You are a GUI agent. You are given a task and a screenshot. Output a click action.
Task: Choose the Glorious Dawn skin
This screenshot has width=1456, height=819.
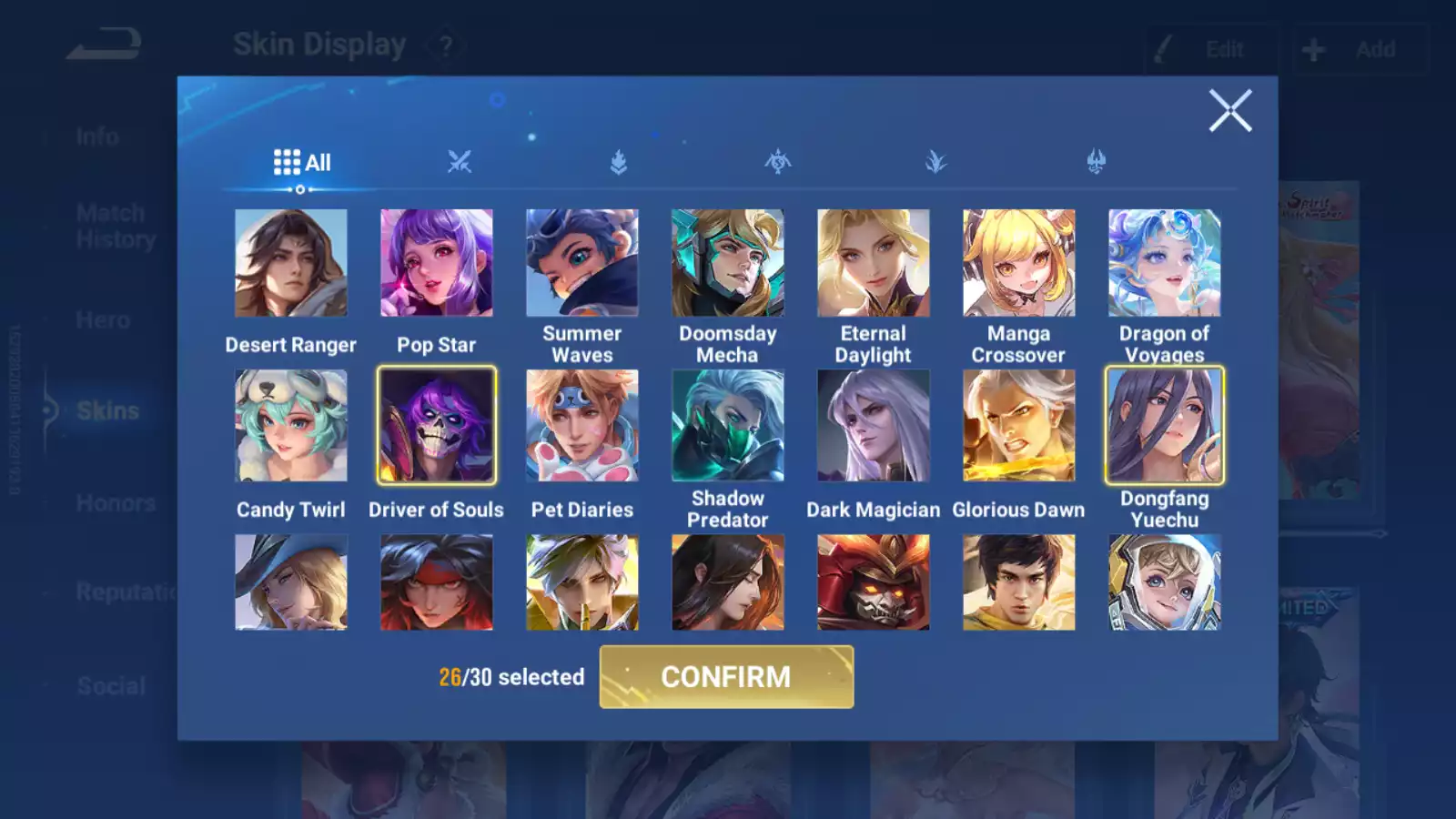point(1019,425)
